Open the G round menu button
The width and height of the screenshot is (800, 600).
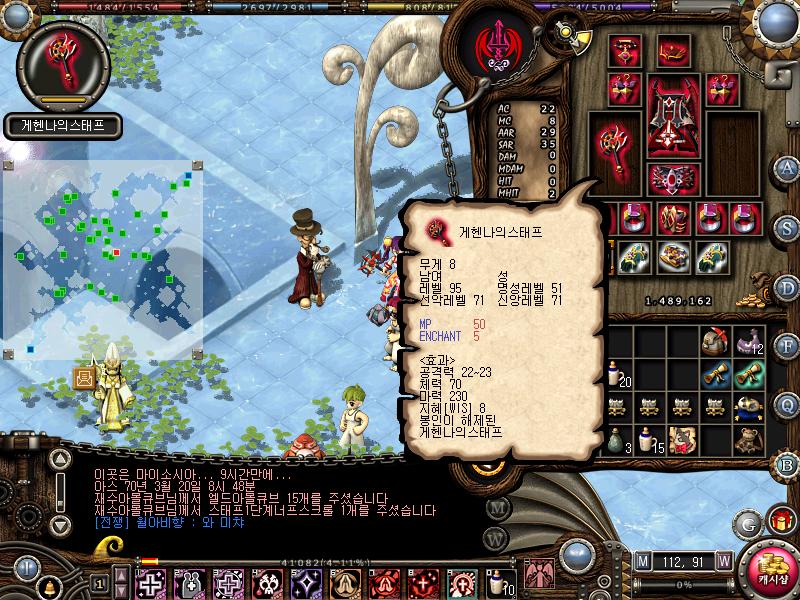click(749, 524)
